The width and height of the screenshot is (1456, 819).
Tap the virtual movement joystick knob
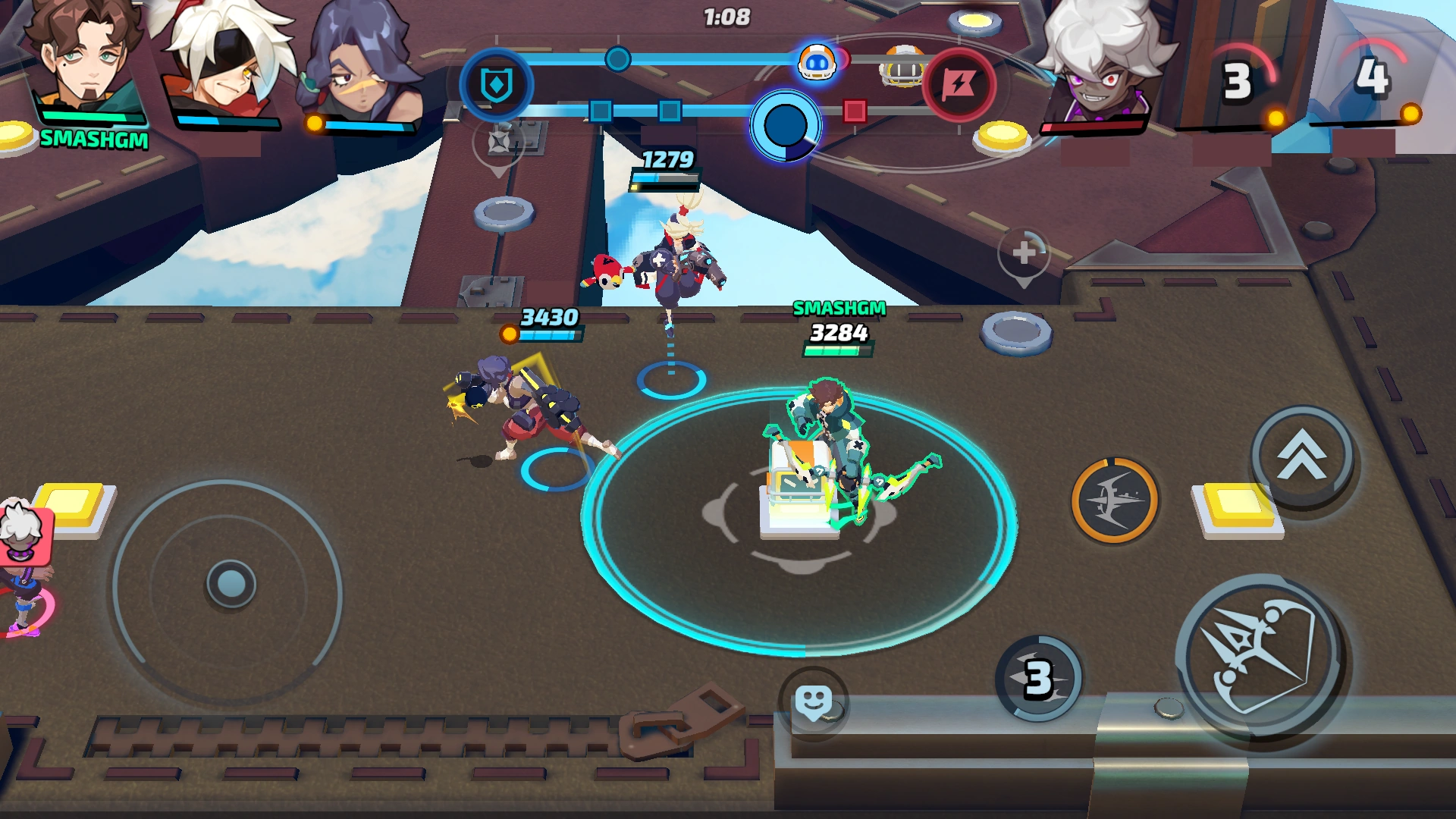[231, 584]
